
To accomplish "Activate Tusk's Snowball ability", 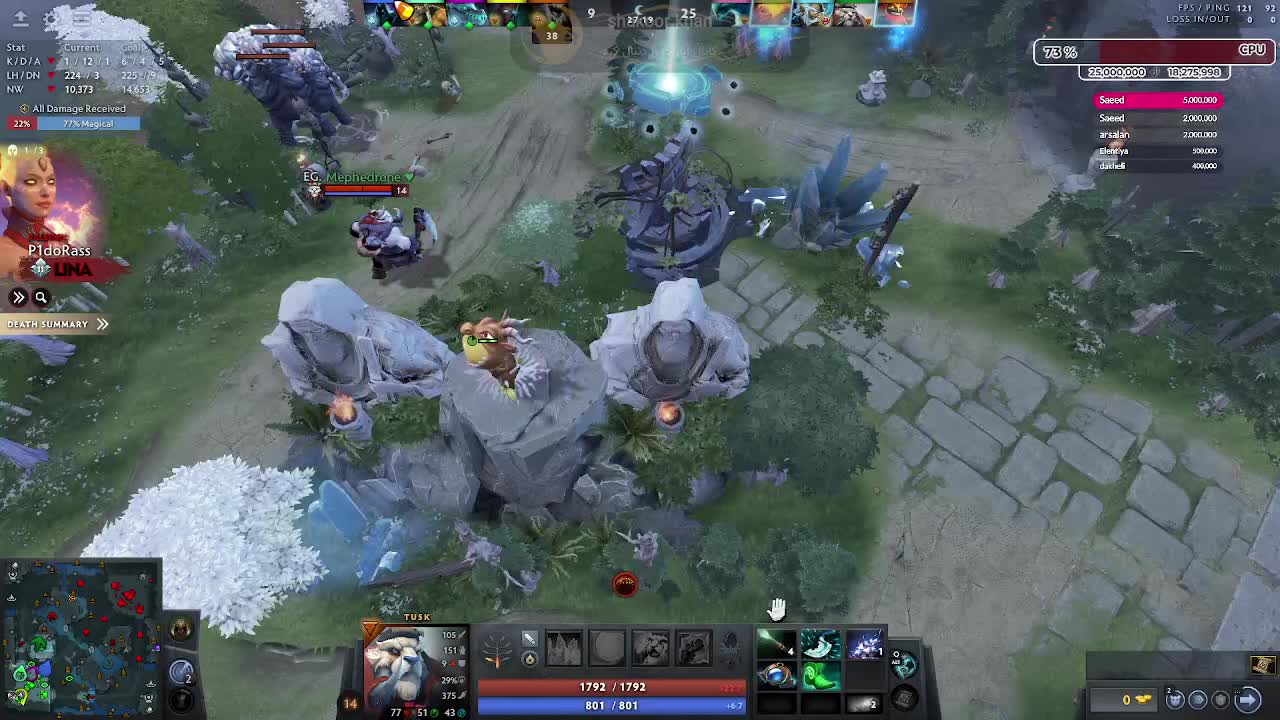I will coord(607,648).
